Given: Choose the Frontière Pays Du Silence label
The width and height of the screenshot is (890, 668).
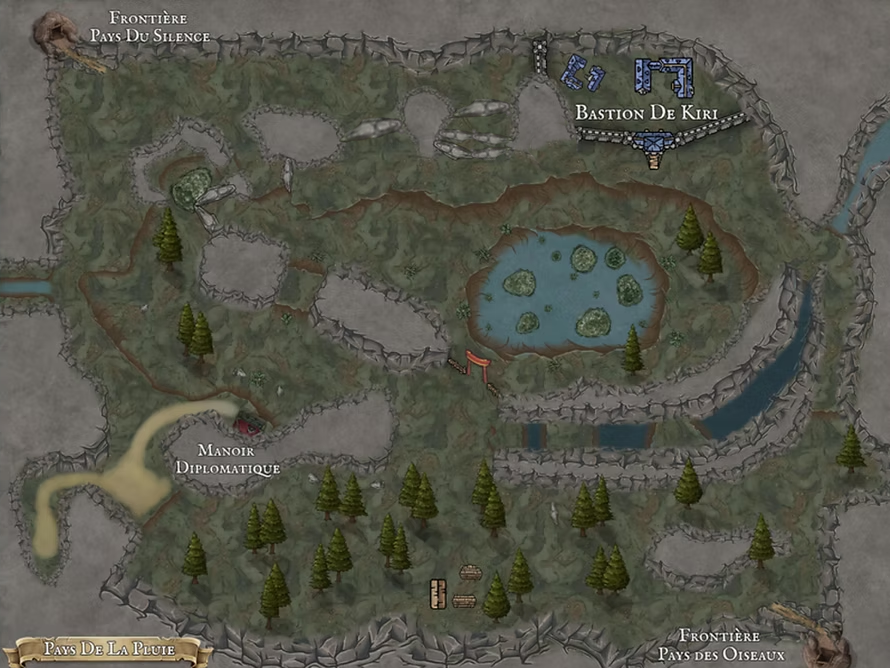Looking at the screenshot, I should (x=150, y=27).
